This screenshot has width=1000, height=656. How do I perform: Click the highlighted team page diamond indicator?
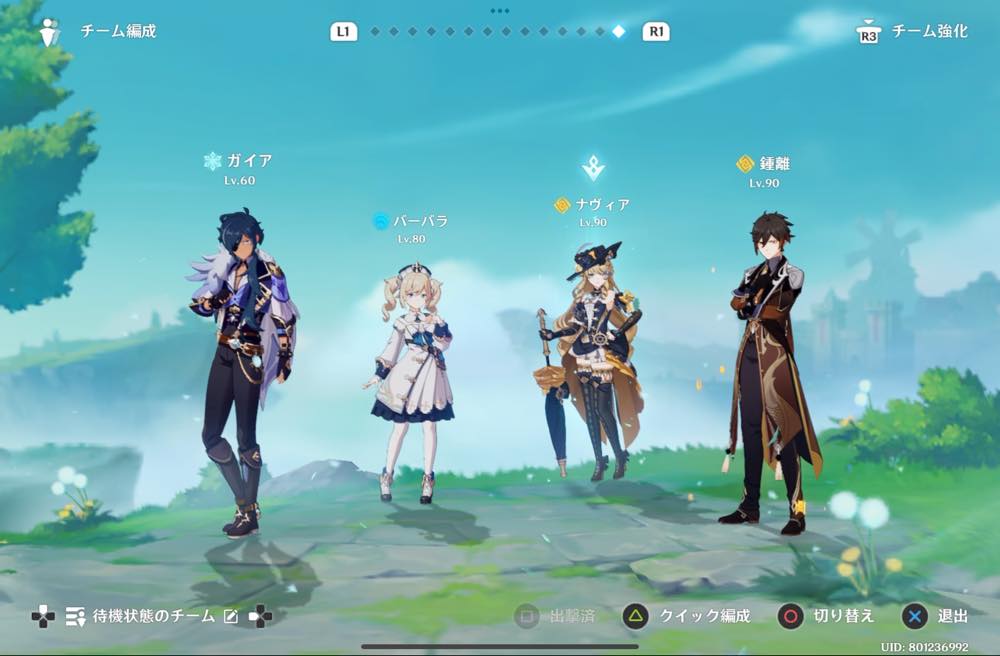tap(618, 32)
